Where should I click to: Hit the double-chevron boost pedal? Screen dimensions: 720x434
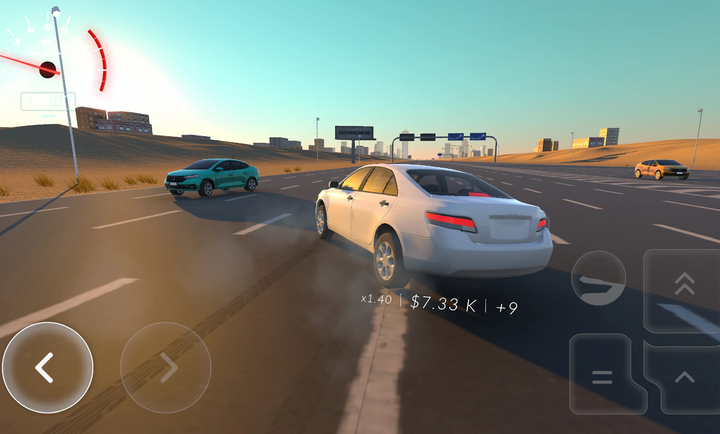coord(684,289)
